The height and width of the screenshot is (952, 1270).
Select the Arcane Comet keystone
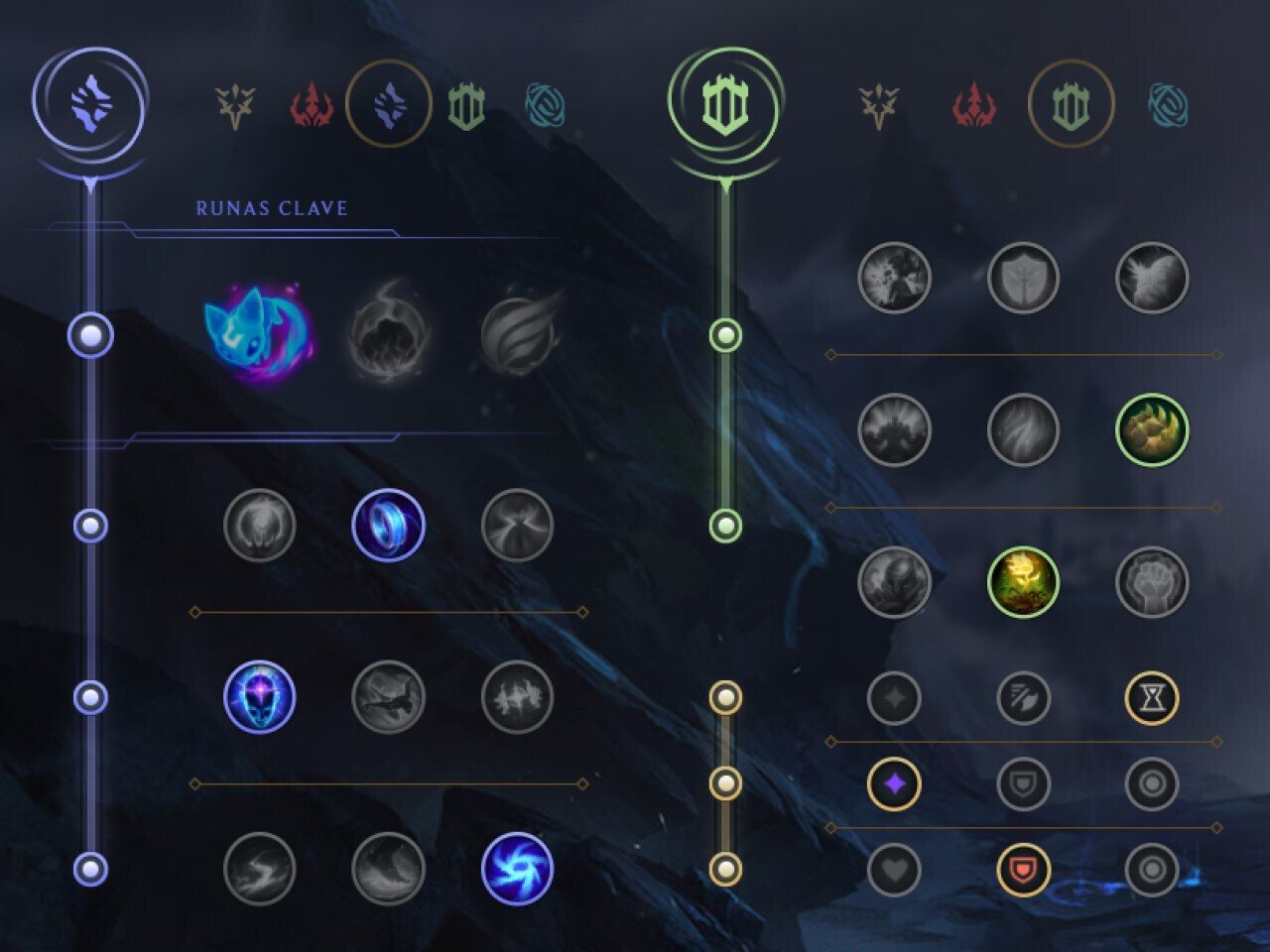(x=387, y=332)
